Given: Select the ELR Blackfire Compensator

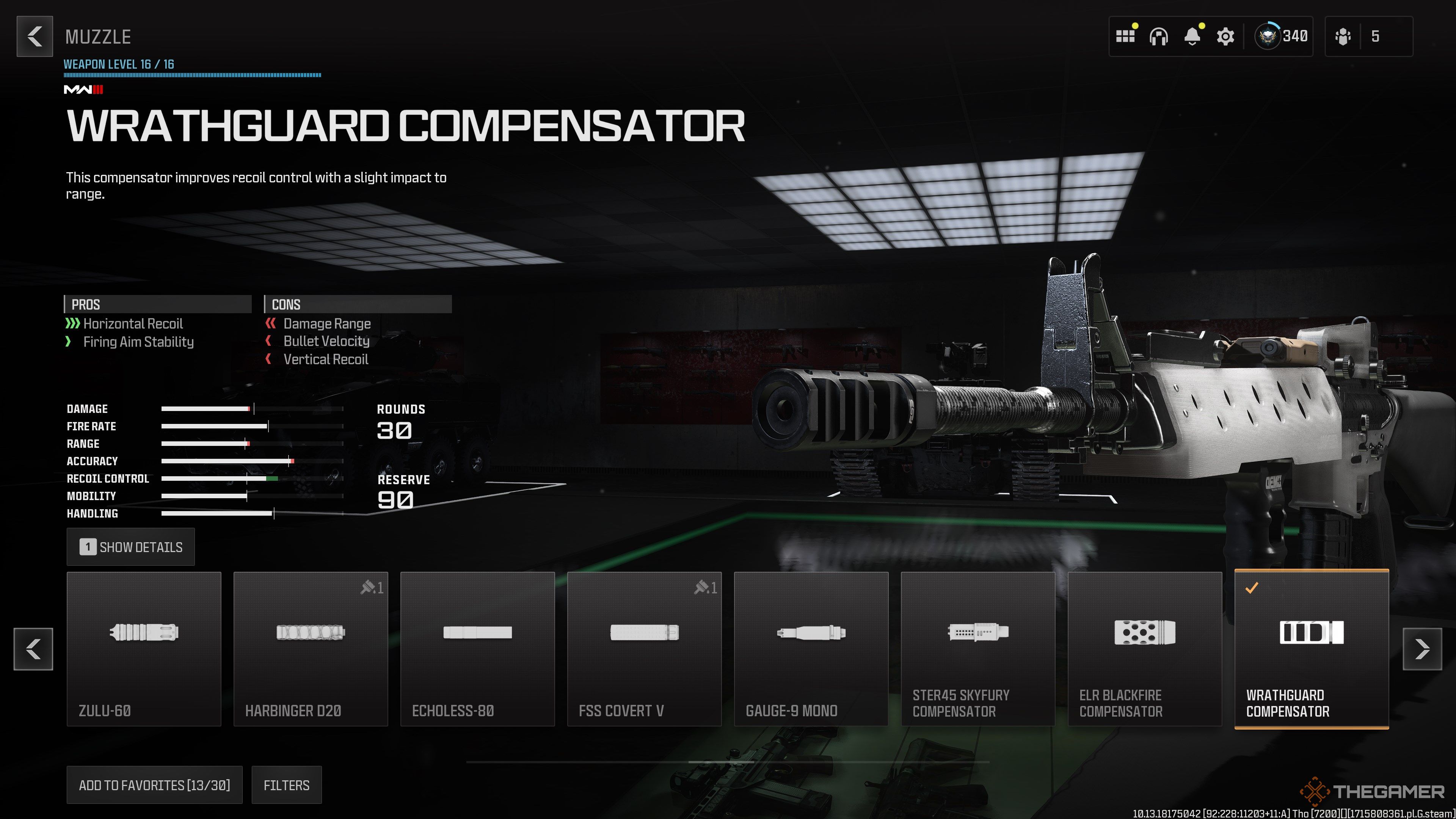Looking at the screenshot, I should pos(1145,648).
